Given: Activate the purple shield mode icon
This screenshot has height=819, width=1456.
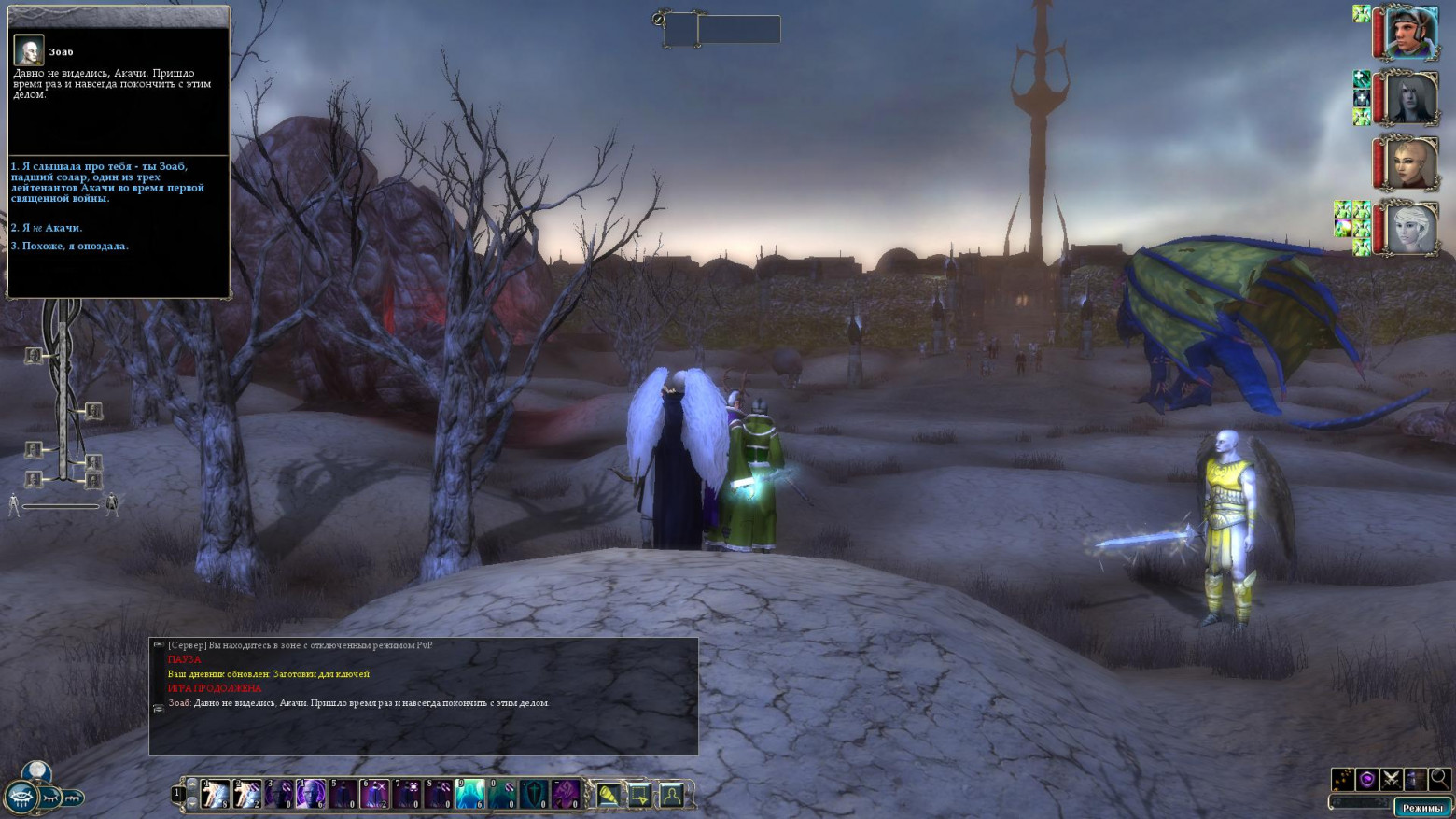Looking at the screenshot, I should pyautogui.click(x=1367, y=779).
